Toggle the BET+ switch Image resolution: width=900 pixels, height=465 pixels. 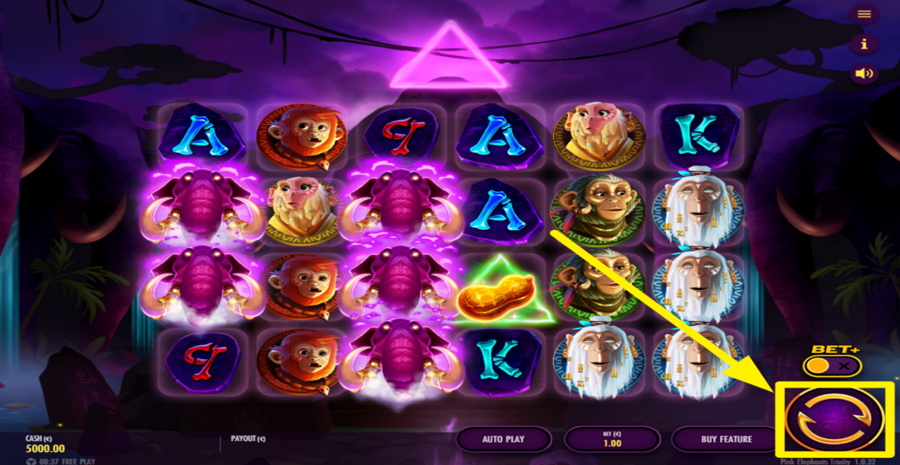(832, 366)
